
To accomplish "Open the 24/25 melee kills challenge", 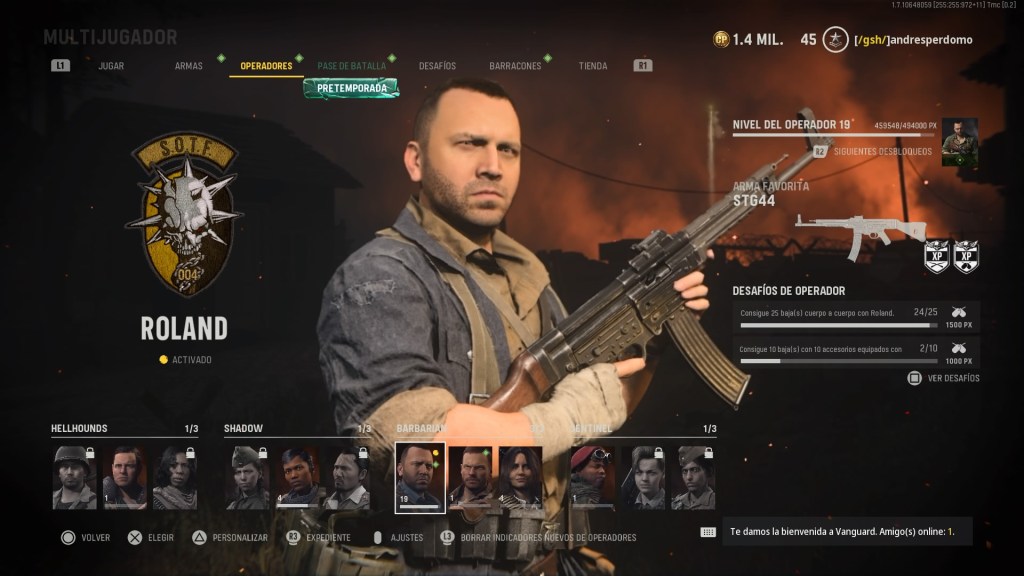I will point(855,317).
